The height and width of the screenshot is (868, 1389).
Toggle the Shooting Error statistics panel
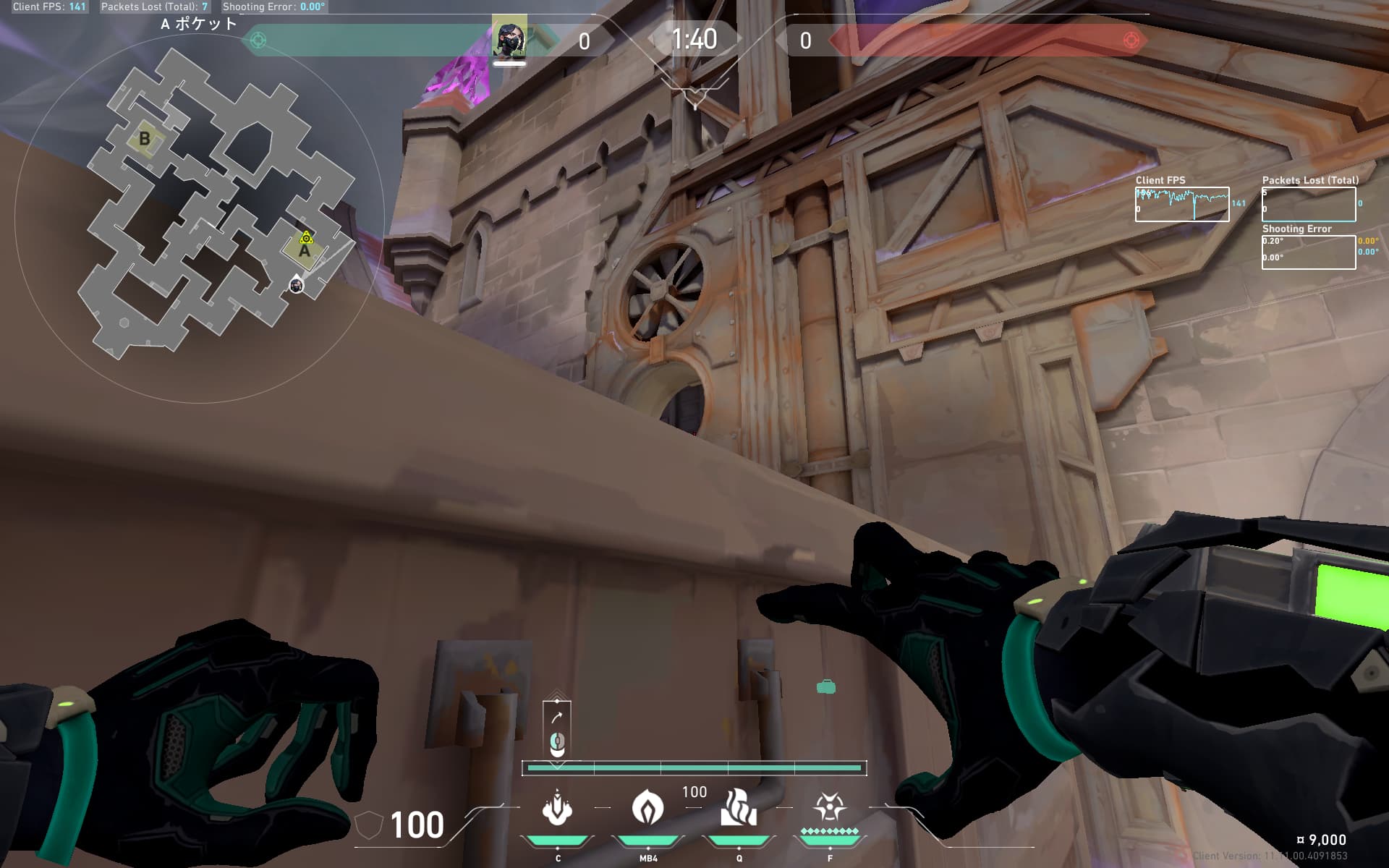pos(1308,252)
